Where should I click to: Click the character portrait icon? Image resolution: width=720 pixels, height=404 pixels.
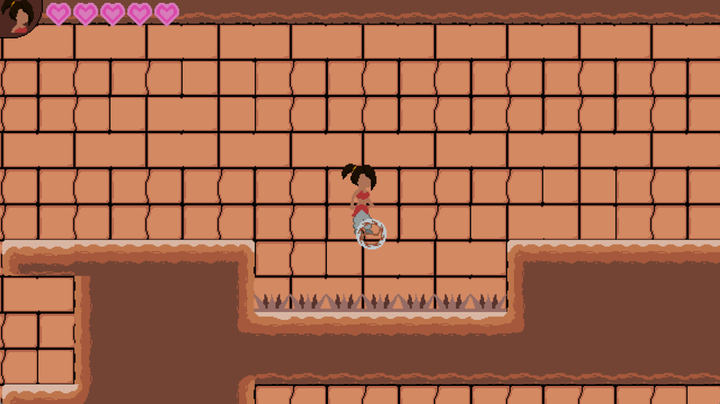(x=17, y=16)
